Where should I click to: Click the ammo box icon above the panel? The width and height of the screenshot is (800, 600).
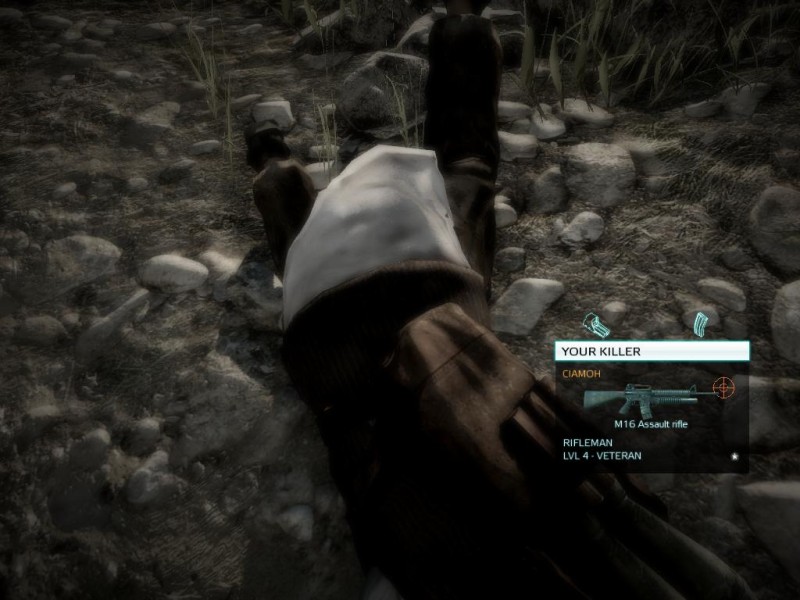[x=596, y=325]
